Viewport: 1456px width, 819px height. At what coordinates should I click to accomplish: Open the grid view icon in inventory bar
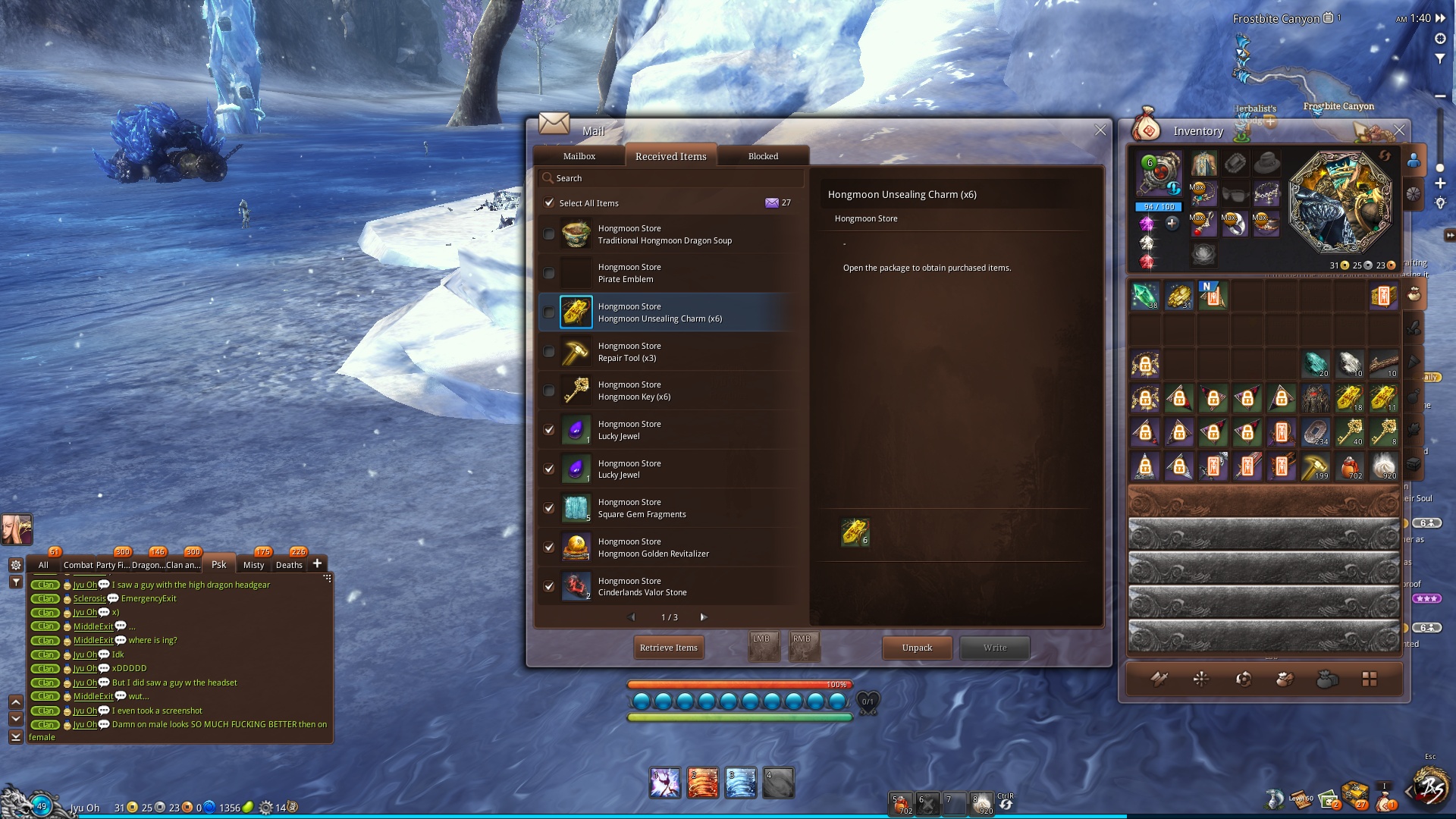[x=1369, y=679]
